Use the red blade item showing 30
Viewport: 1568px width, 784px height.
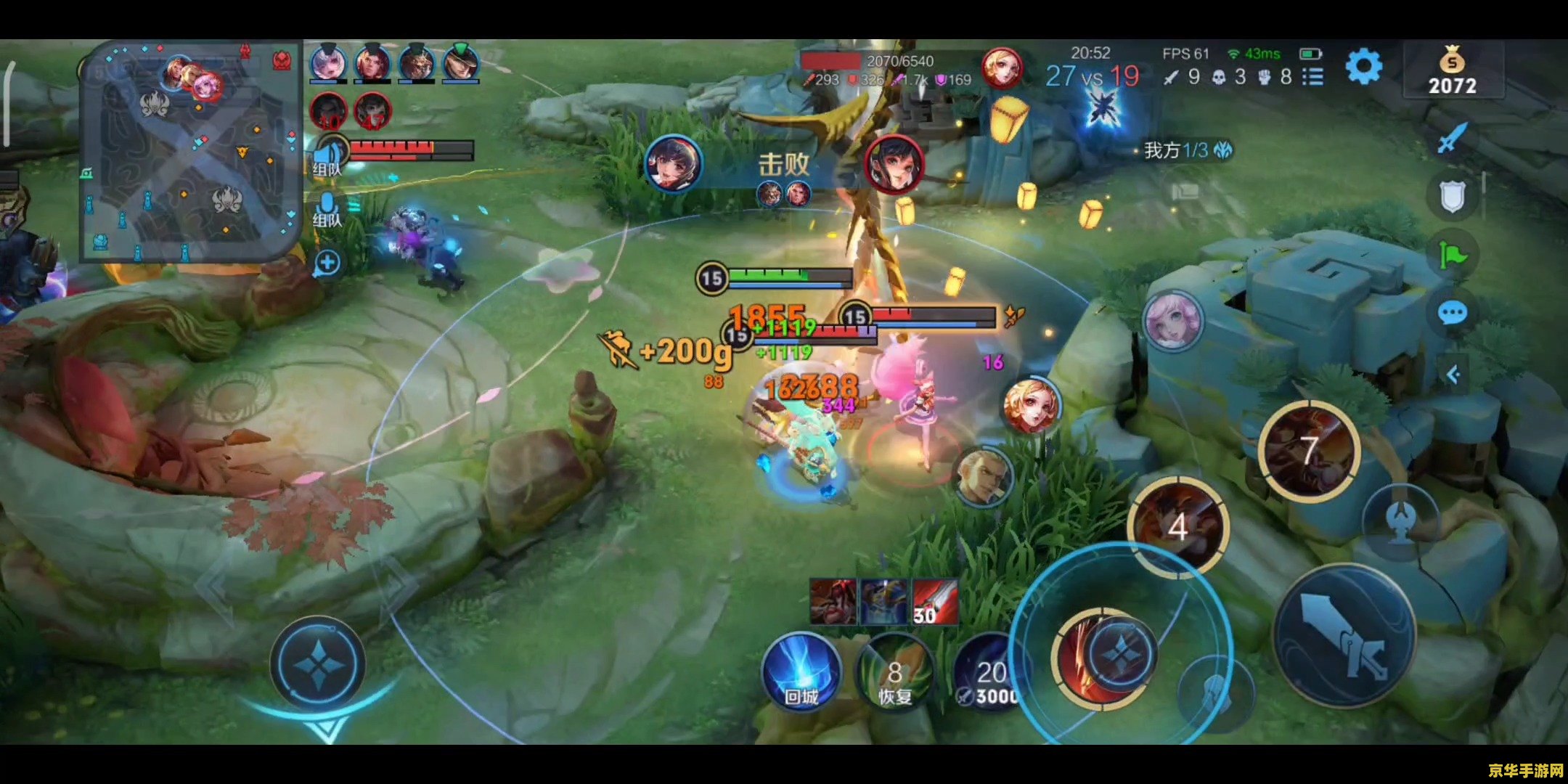point(935,602)
